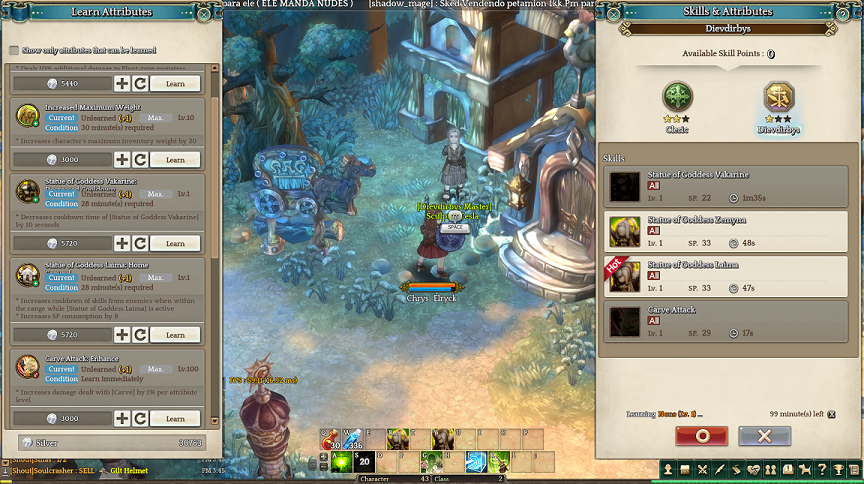Viewport: 864px width, 484px height.
Task: Cancel skill changes with the X button
Action: pyautogui.click(x=764, y=436)
